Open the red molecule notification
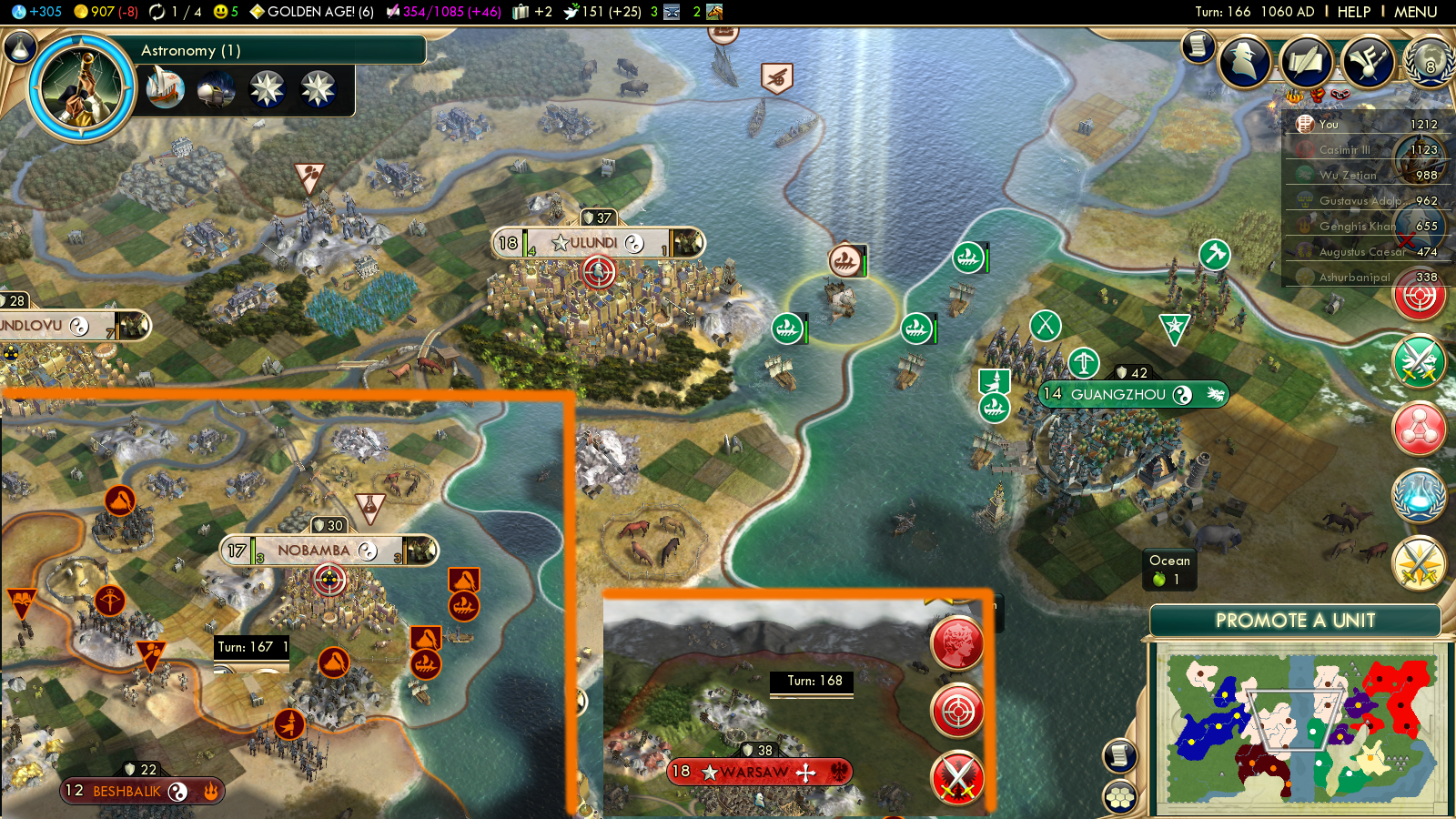1456x819 pixels. [x=1419, y=429]
